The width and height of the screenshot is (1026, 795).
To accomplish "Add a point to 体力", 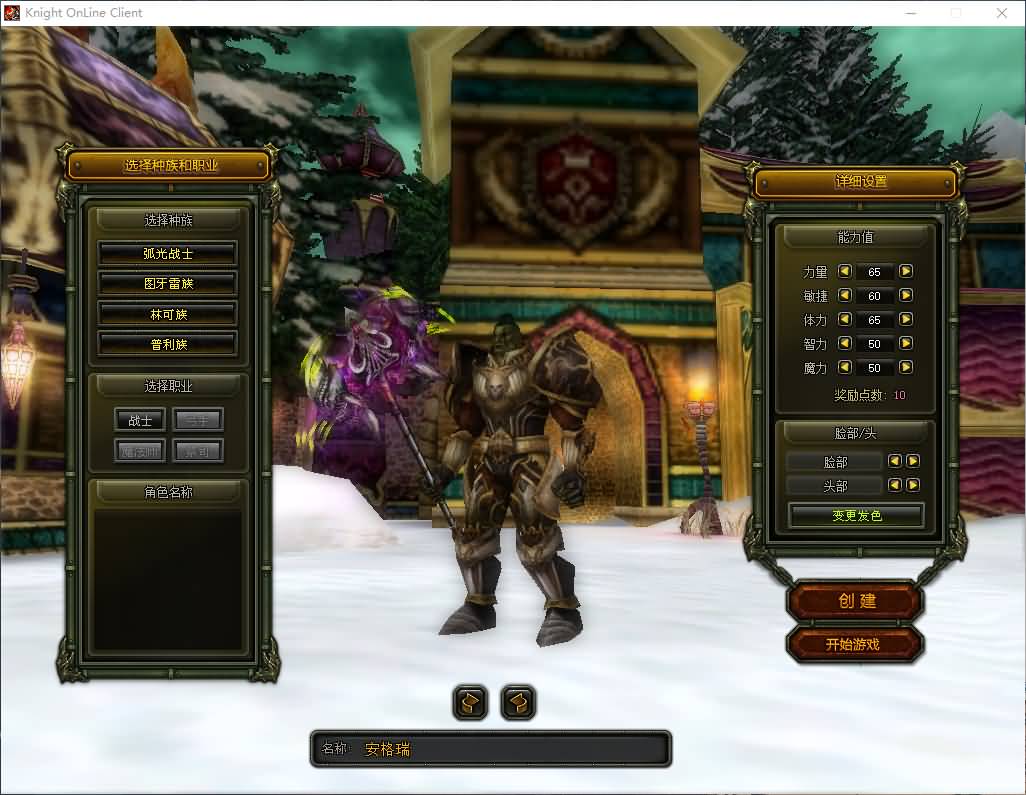I will tap(905, 319).
